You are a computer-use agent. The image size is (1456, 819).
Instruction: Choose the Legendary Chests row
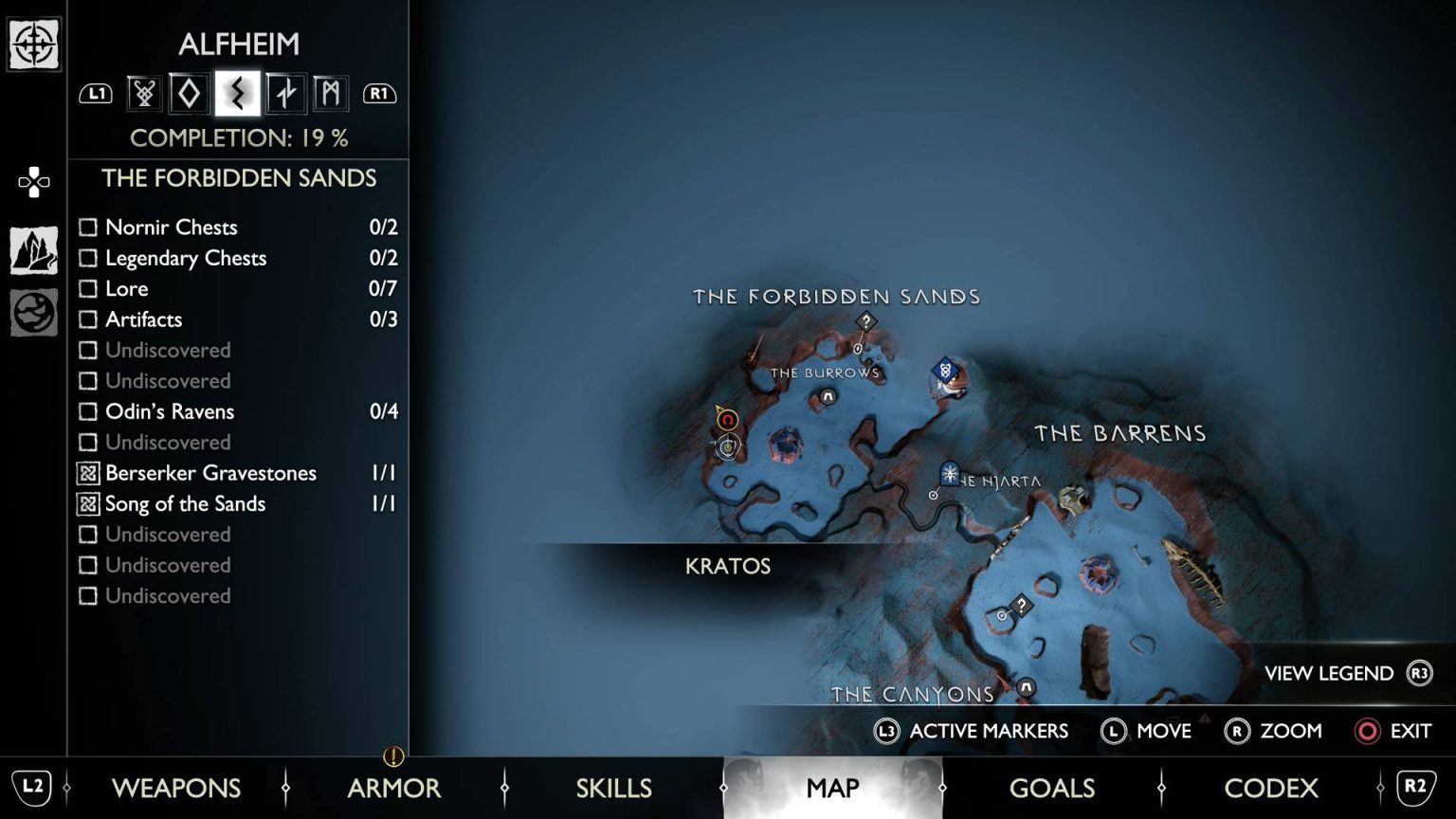click(x=238, y=258)
